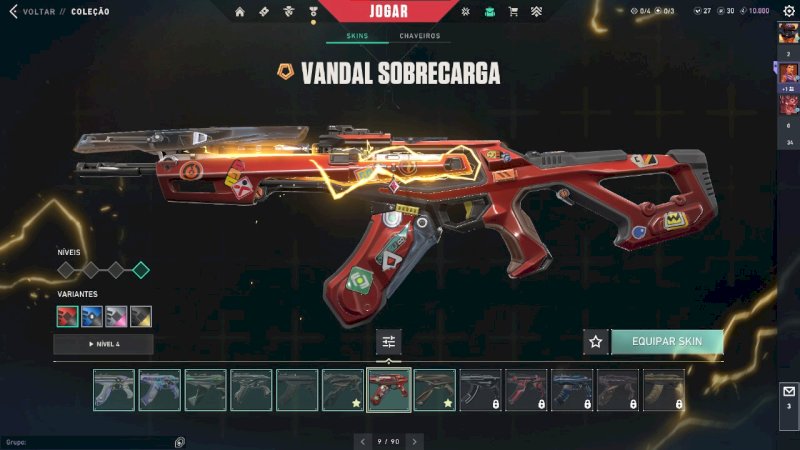Select the Skins tab

(x=357, y=36)
